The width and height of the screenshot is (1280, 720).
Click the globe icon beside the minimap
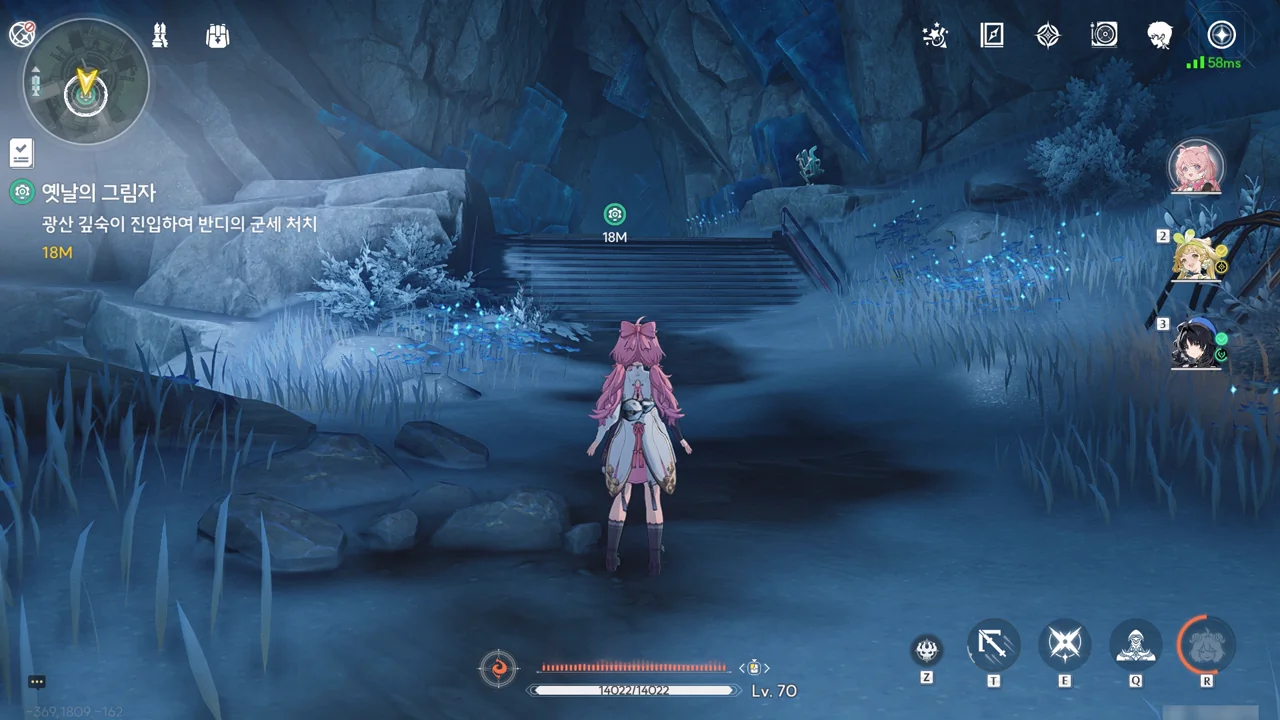point(22,35)
